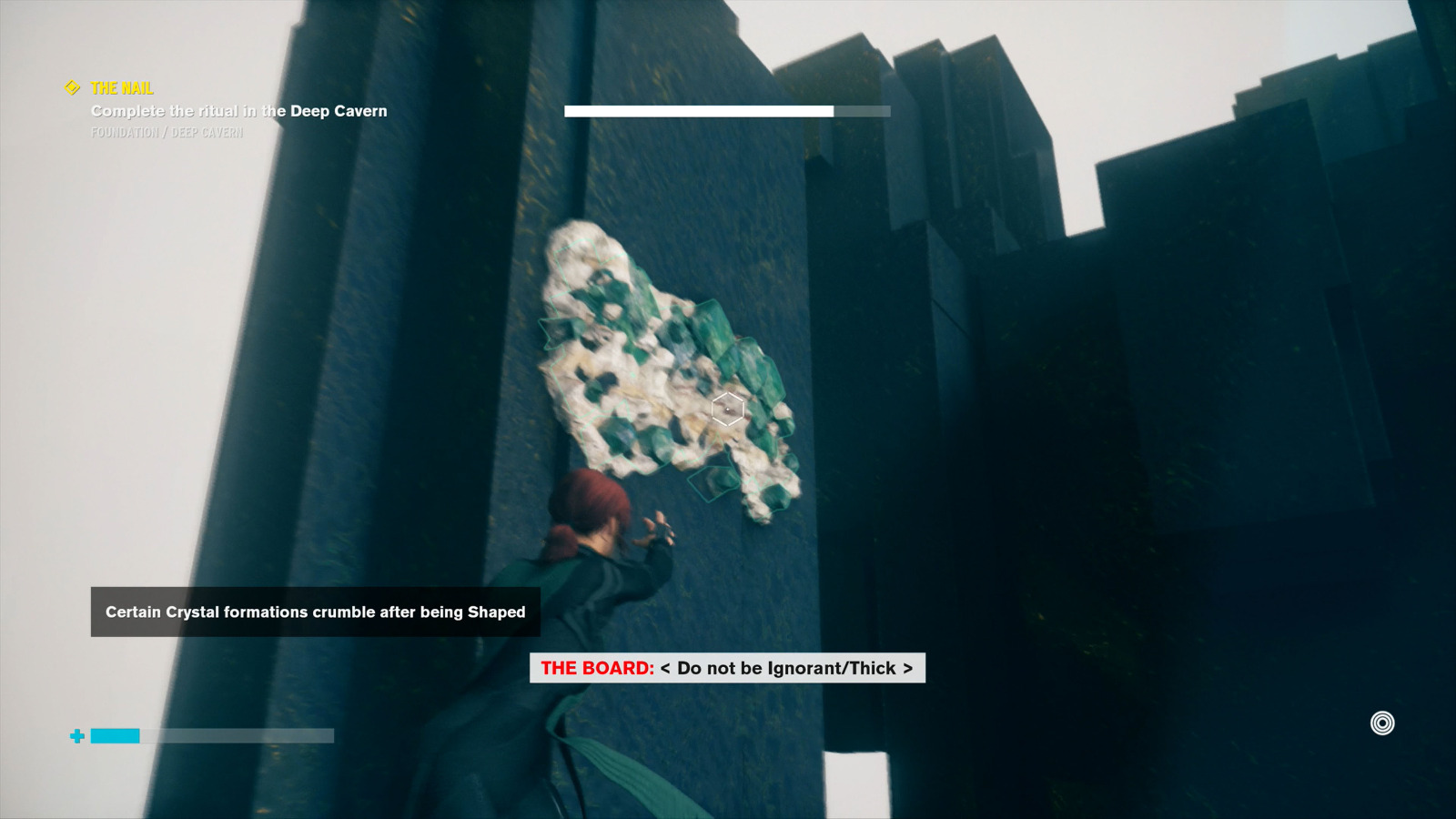Toggle the Board dialogue display
The width and height of the screenshot is (1456, 819).
tap(728, 669)
